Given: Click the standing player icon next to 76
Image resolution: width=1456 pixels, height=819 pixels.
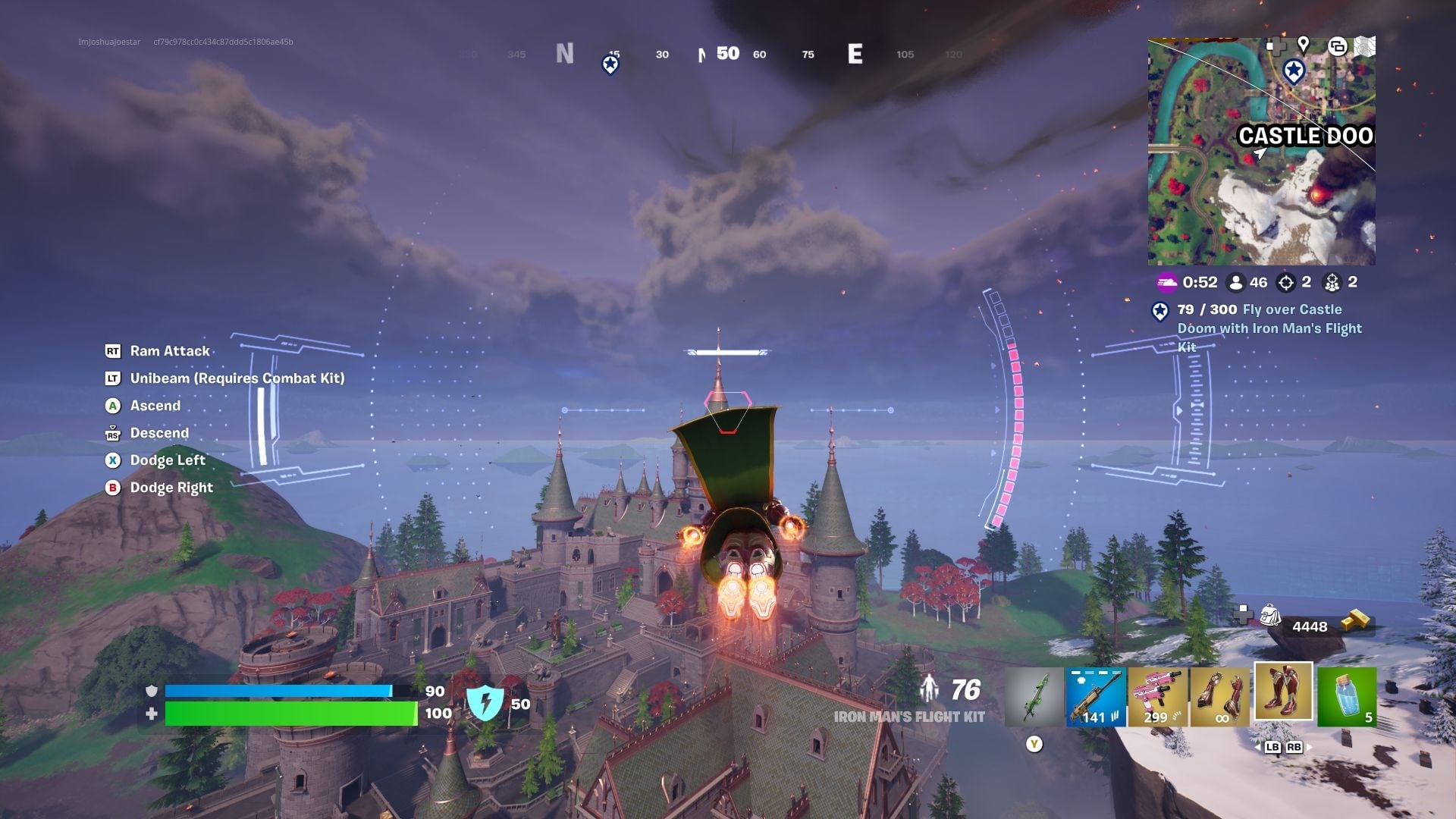Looking at the screenshot, I should 930,688.
